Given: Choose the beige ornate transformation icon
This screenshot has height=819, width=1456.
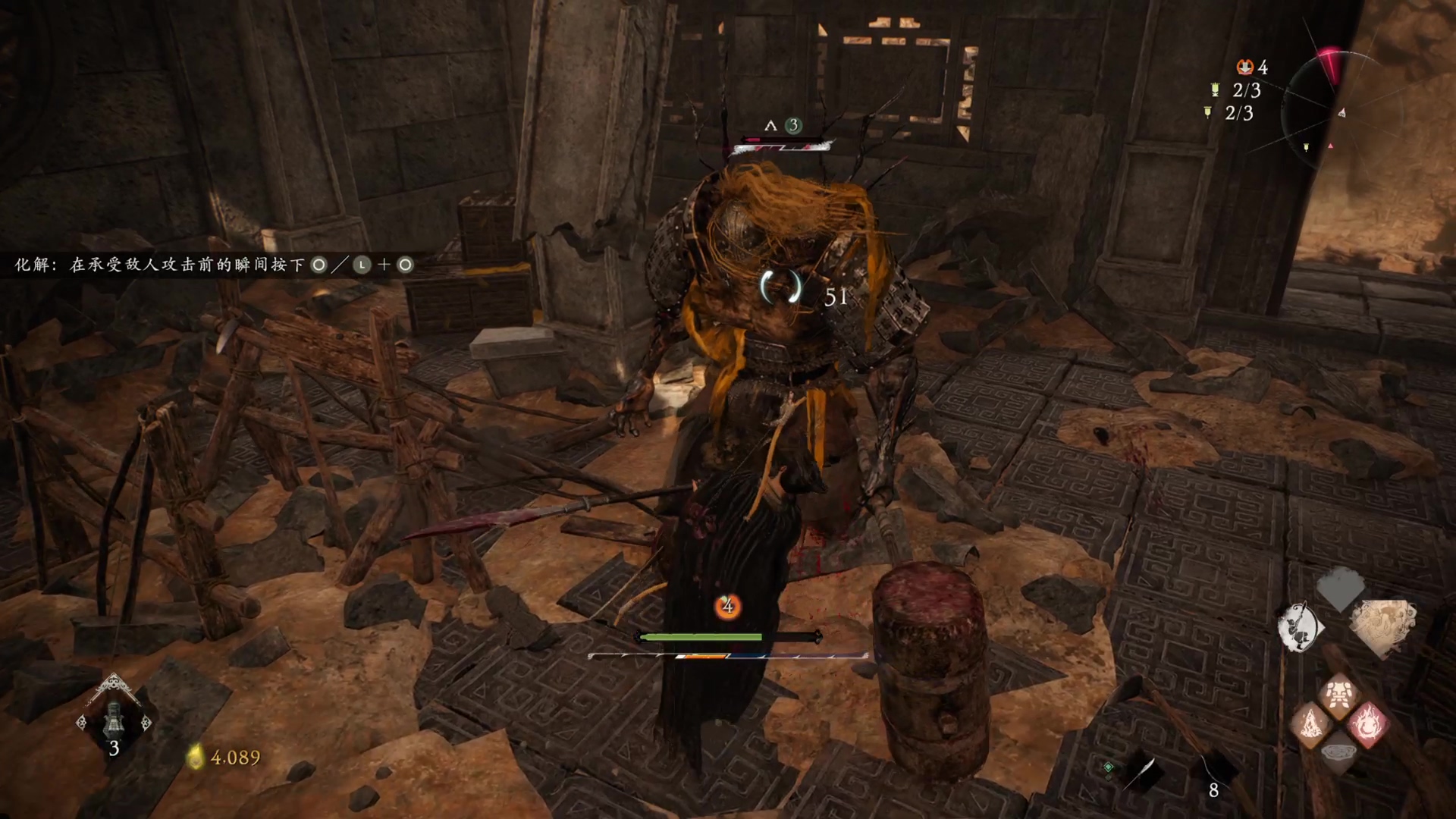Looking at the screenshot, I should (1382, 626).
